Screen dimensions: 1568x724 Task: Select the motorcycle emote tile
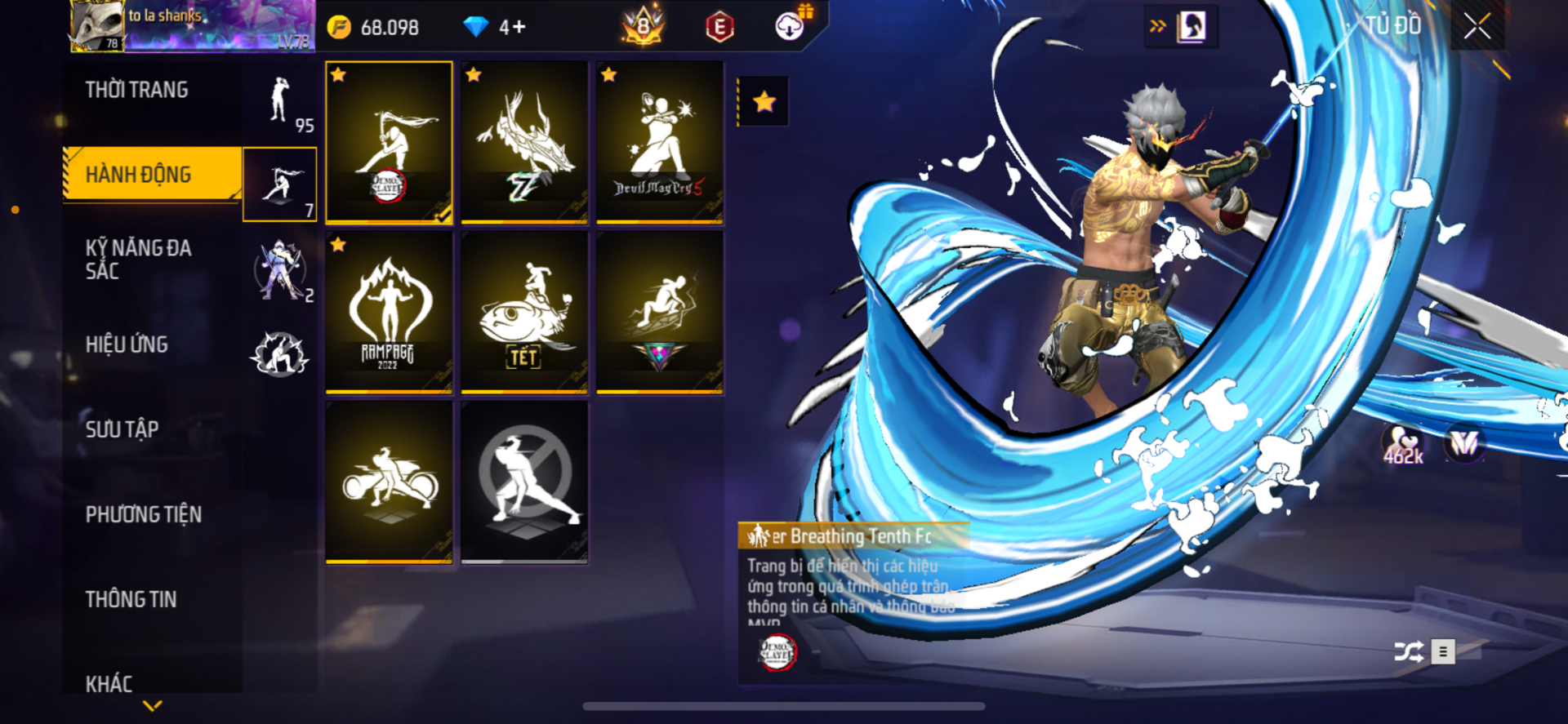coord(389,482)
